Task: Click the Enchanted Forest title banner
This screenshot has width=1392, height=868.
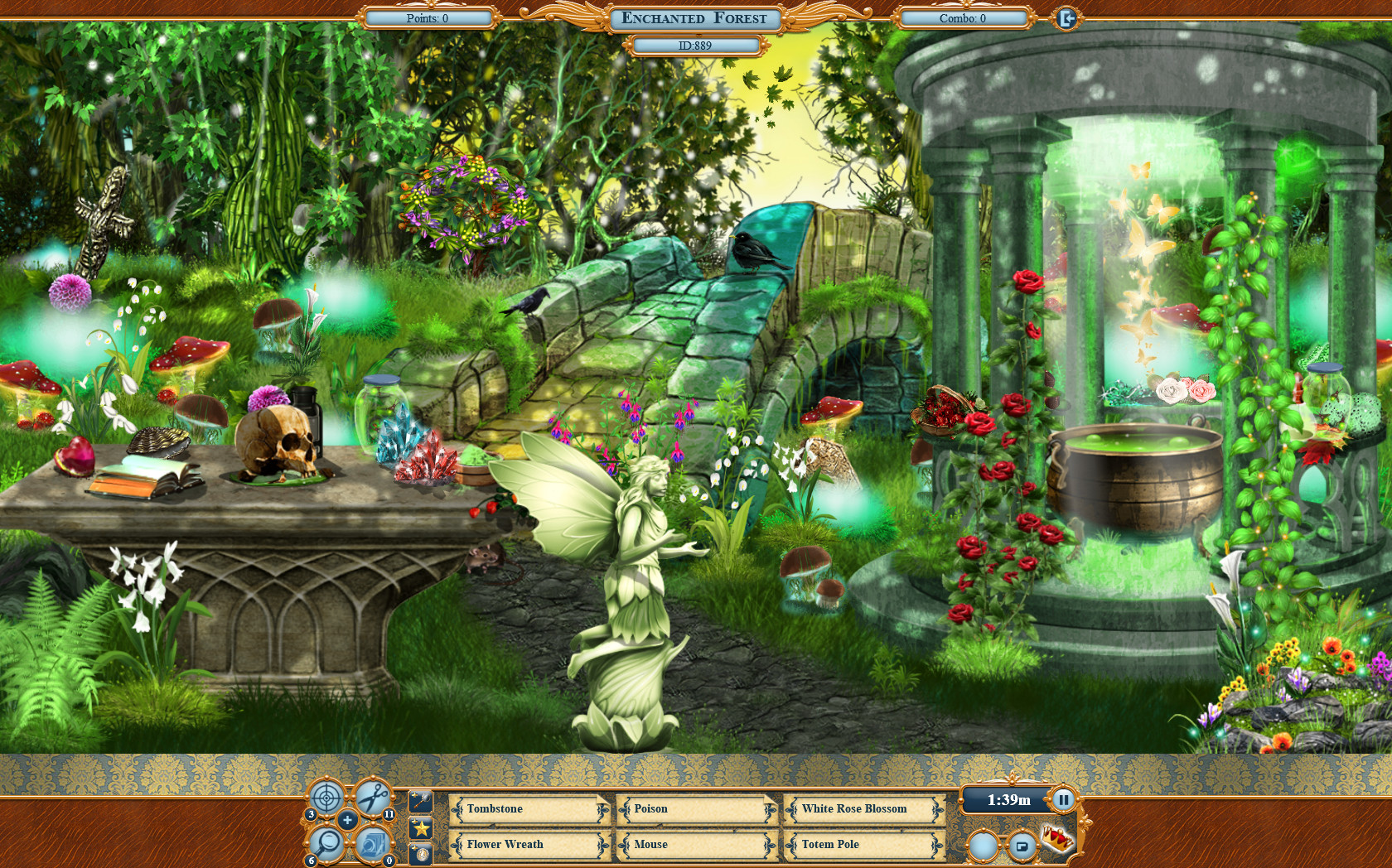Action: (x=694, y=17)
